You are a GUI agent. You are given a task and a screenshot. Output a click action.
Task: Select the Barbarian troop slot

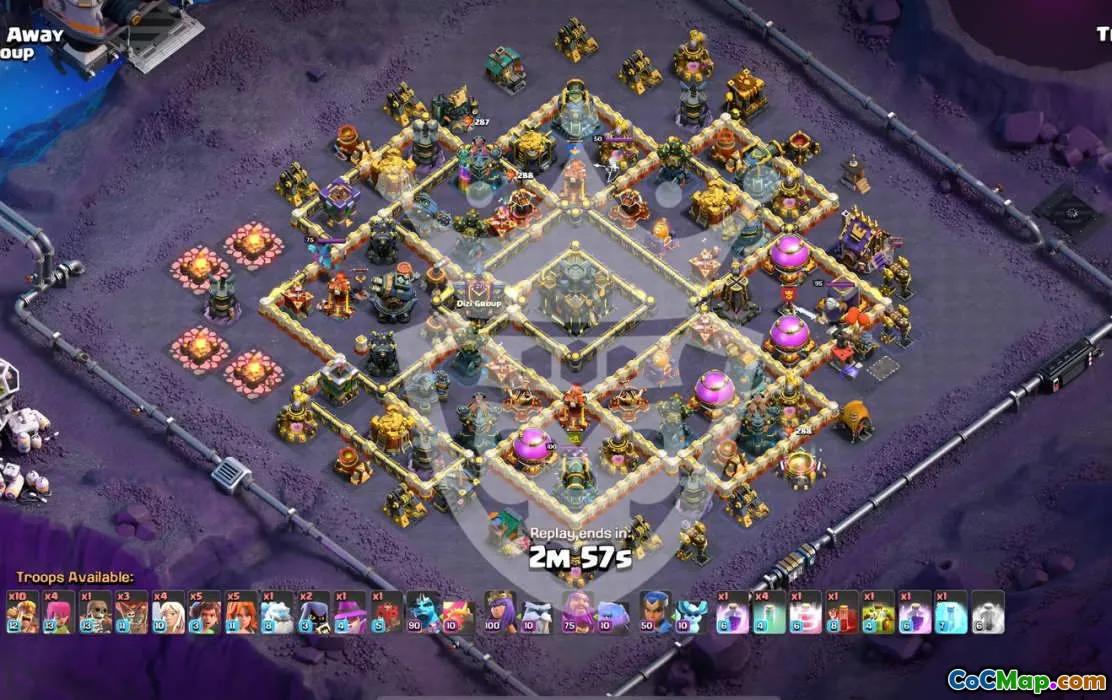pyautogui.click(x=23, y=612)
